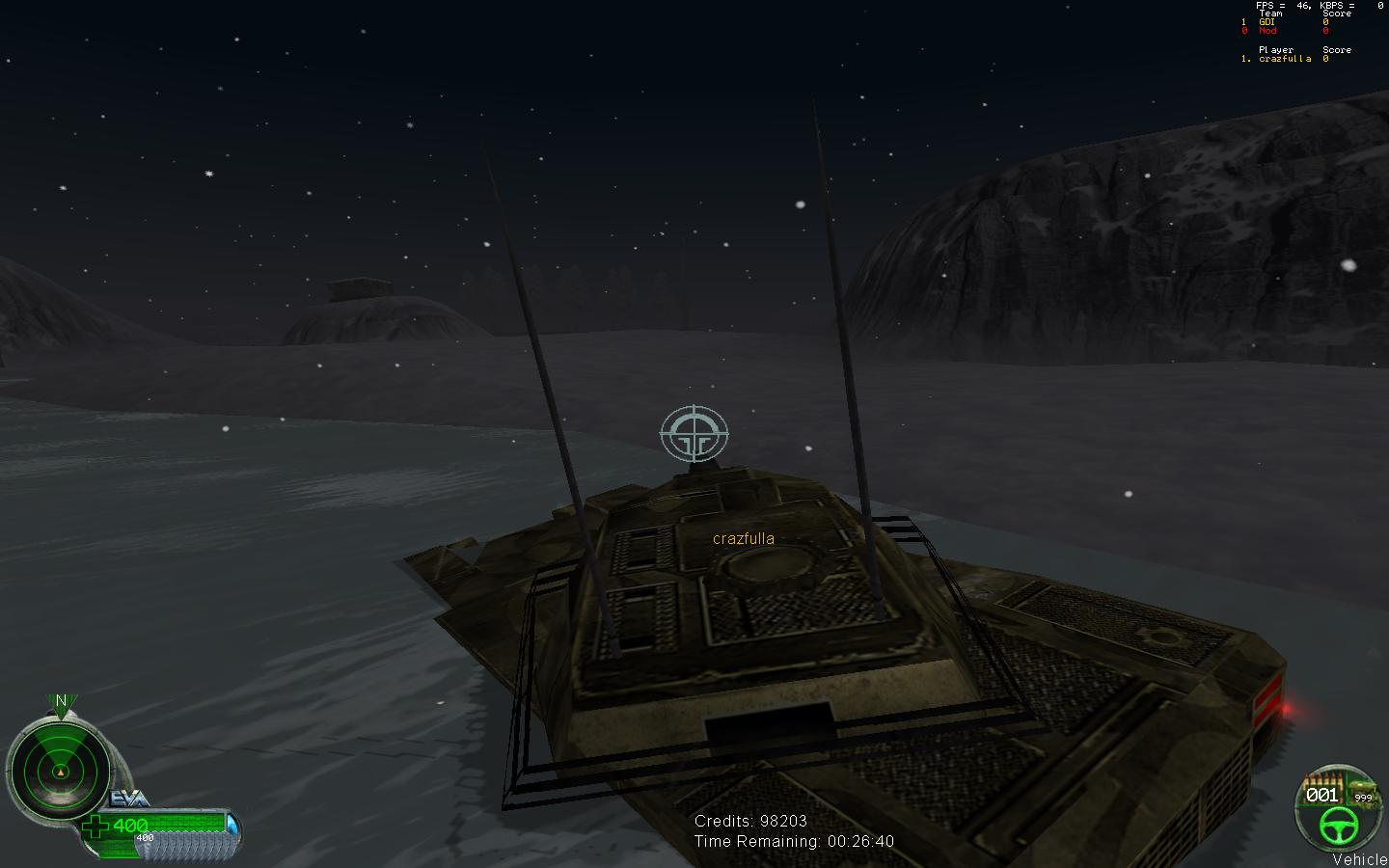Choose the GDI team row
The height and width of the screenshot is (868, 1389).
tap(1267, 22)
